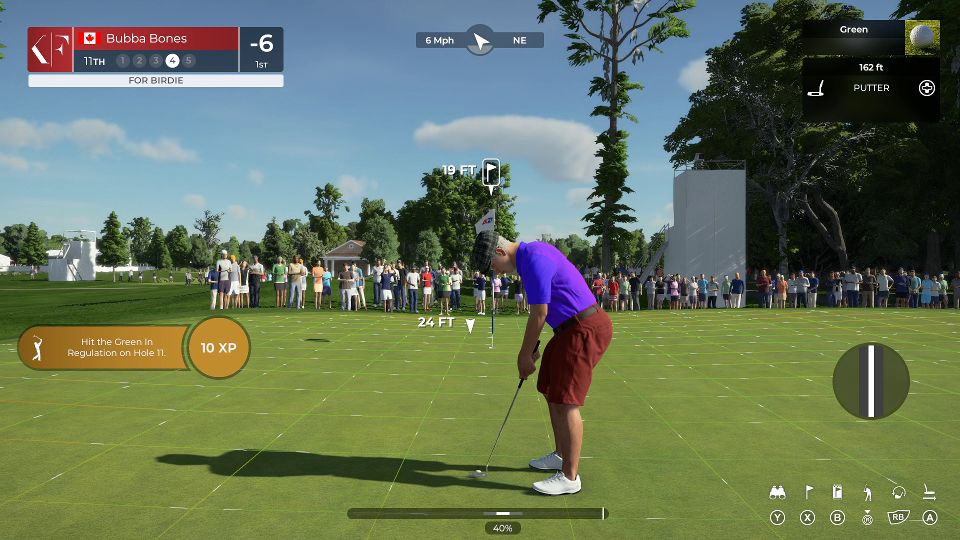View the golf ball lie thumbnail

922,37
